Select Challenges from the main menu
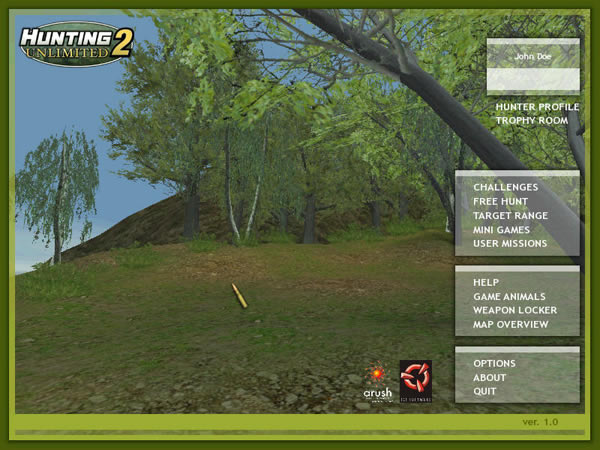Viewport: 600px width, 450px height. (x=506, y=187)
